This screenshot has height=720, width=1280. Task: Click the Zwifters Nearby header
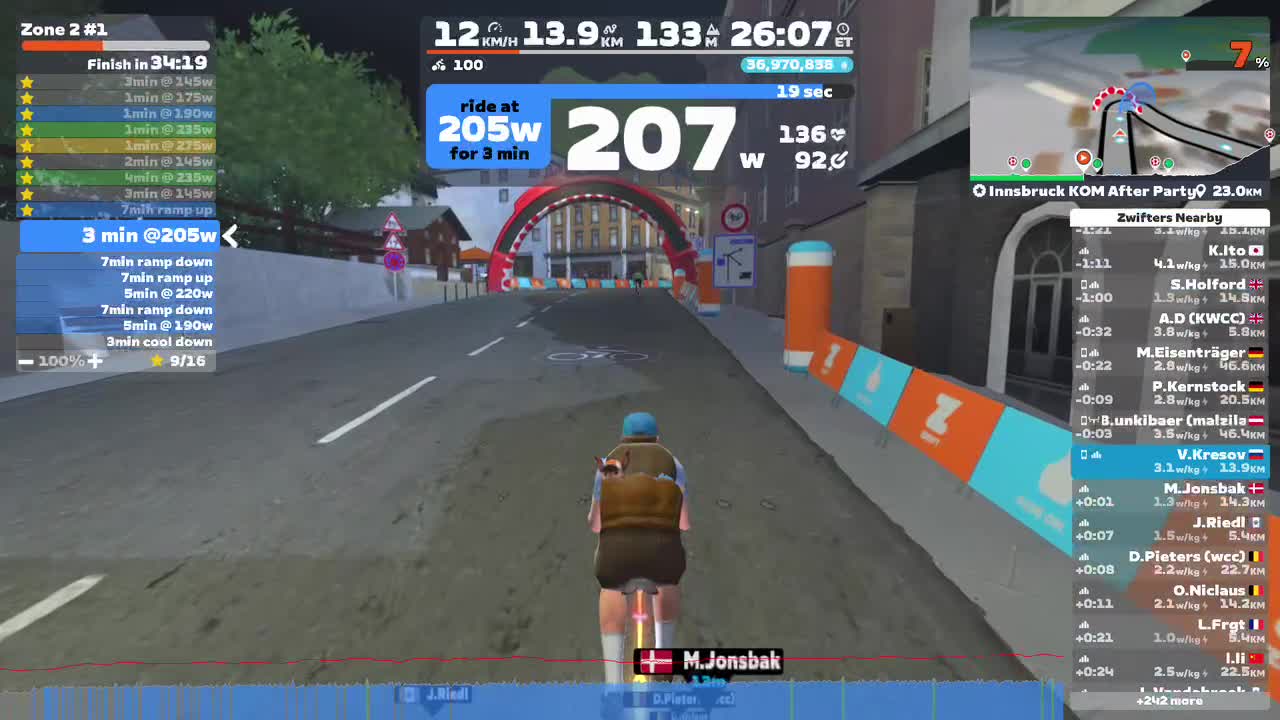tap(1170, 217)
